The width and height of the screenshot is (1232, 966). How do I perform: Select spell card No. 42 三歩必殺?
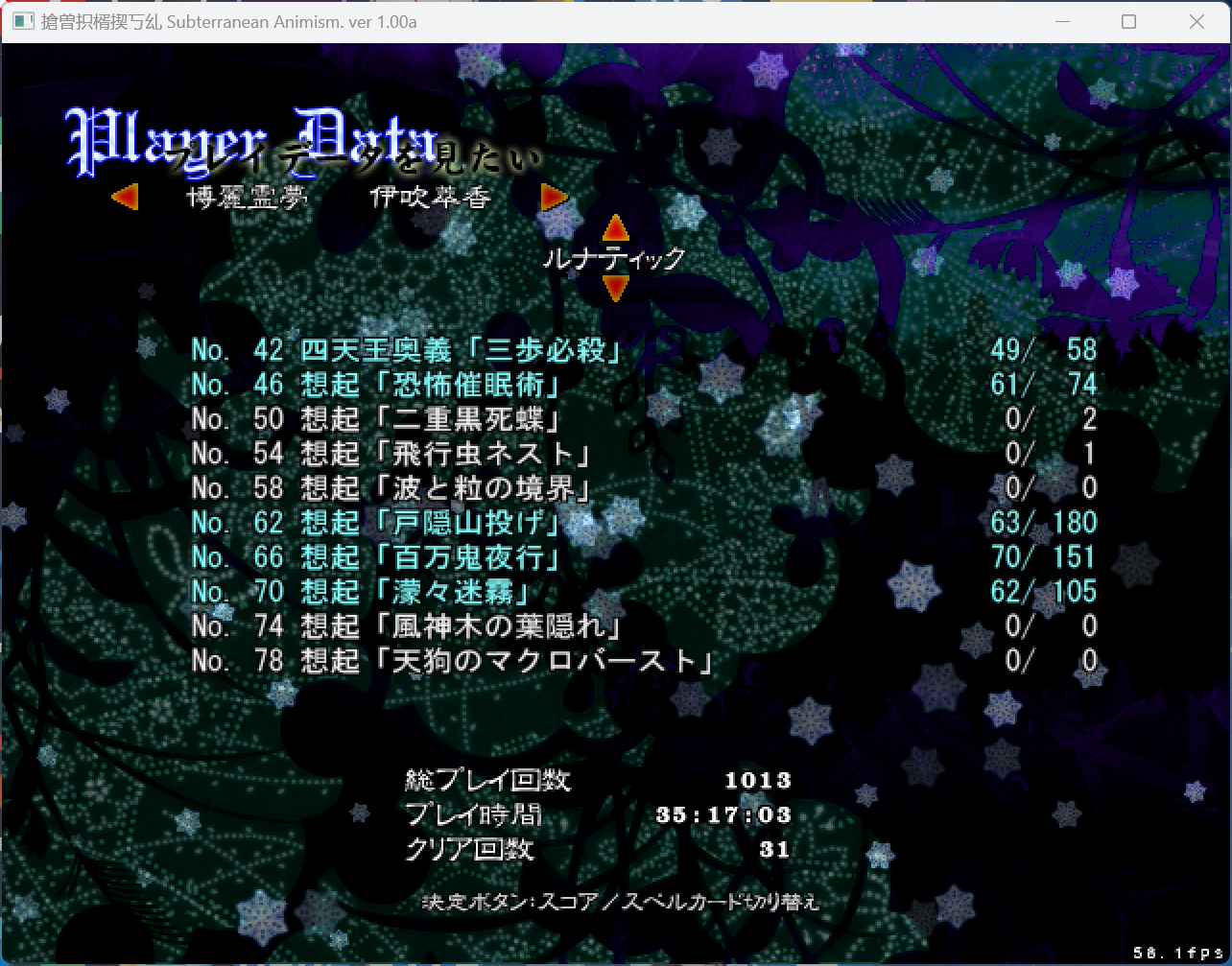tap(406, 351)
